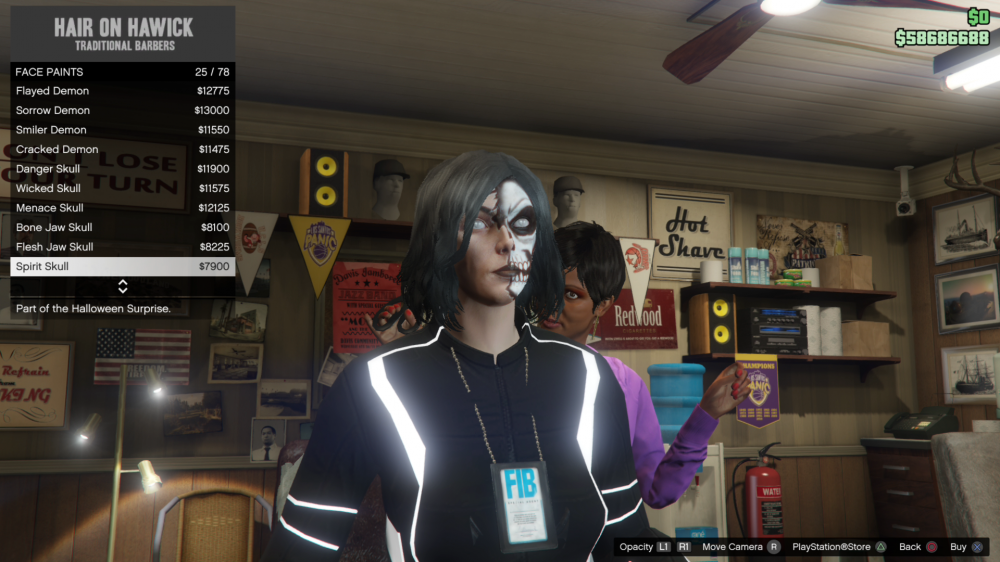
Task: Pick the Smiler Demon face paint
Action: (122, 130)
